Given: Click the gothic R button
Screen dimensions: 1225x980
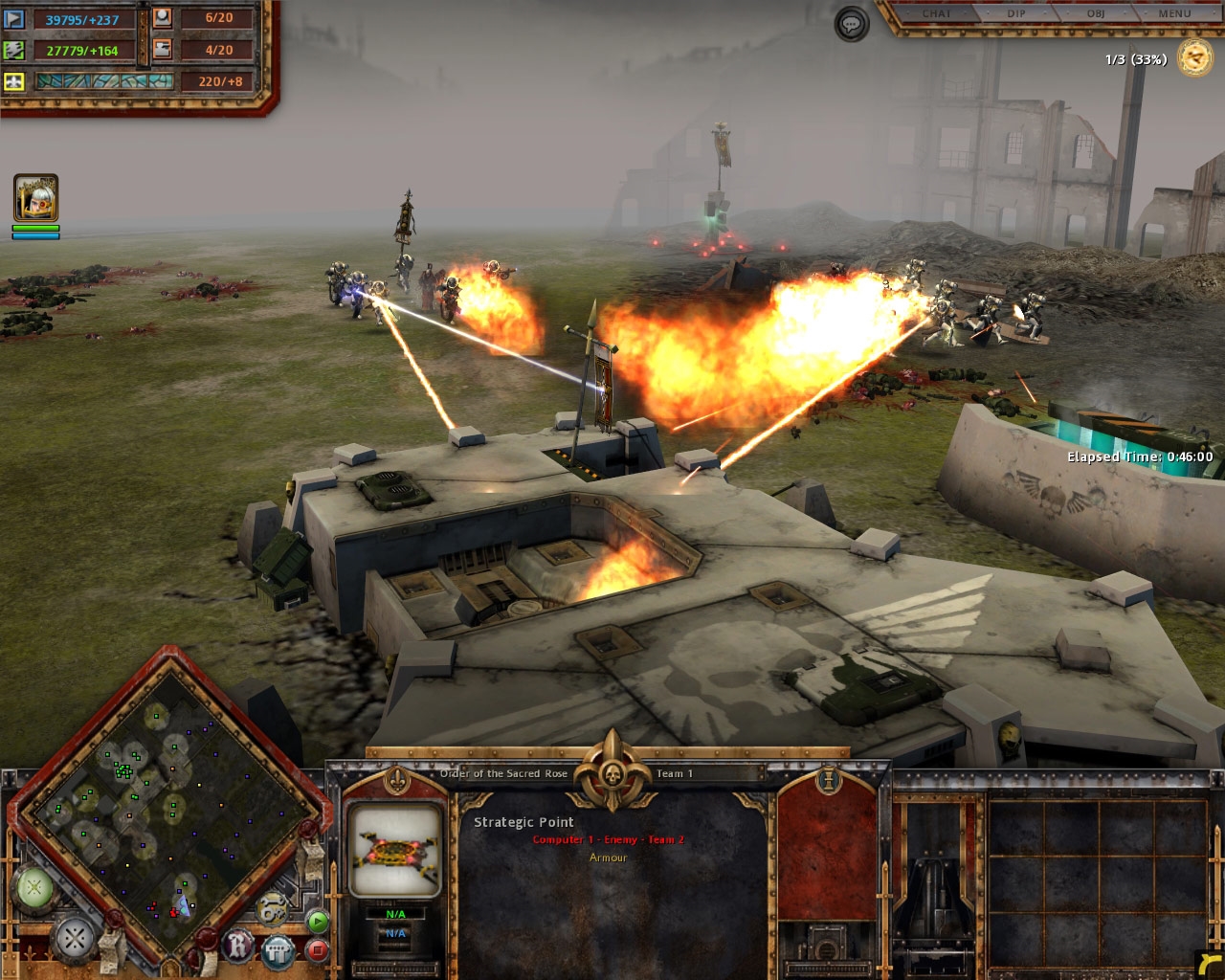Looking at the screenshot, I should click(238, 946).
